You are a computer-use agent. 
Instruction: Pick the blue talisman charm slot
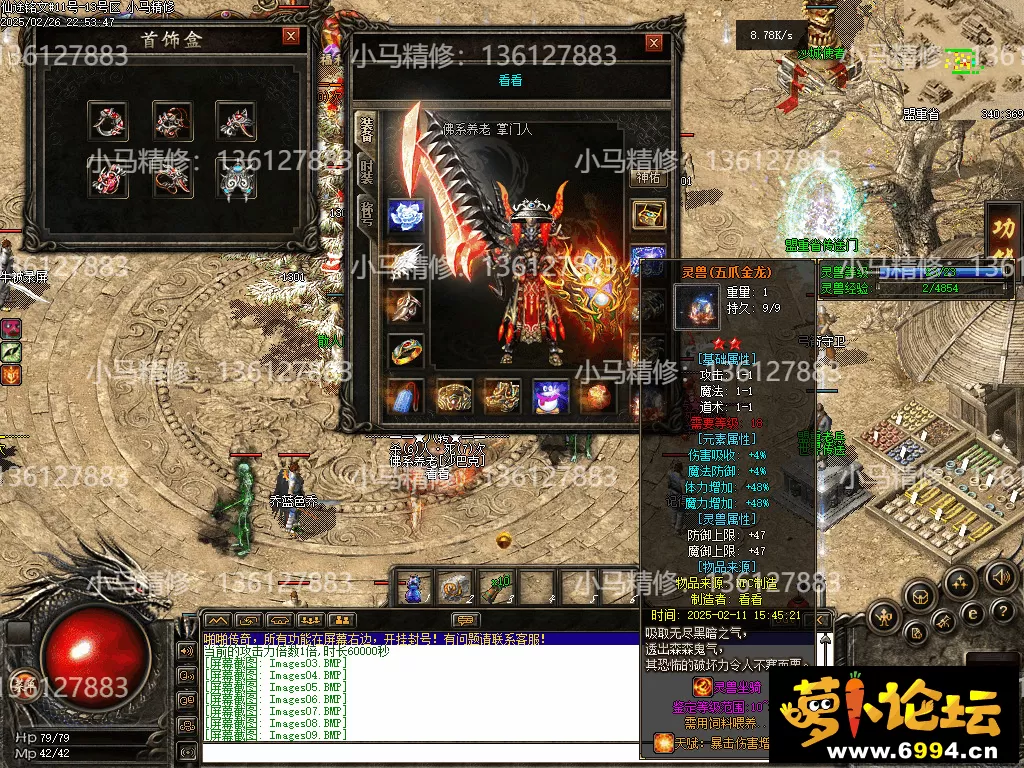coord(405,396)
